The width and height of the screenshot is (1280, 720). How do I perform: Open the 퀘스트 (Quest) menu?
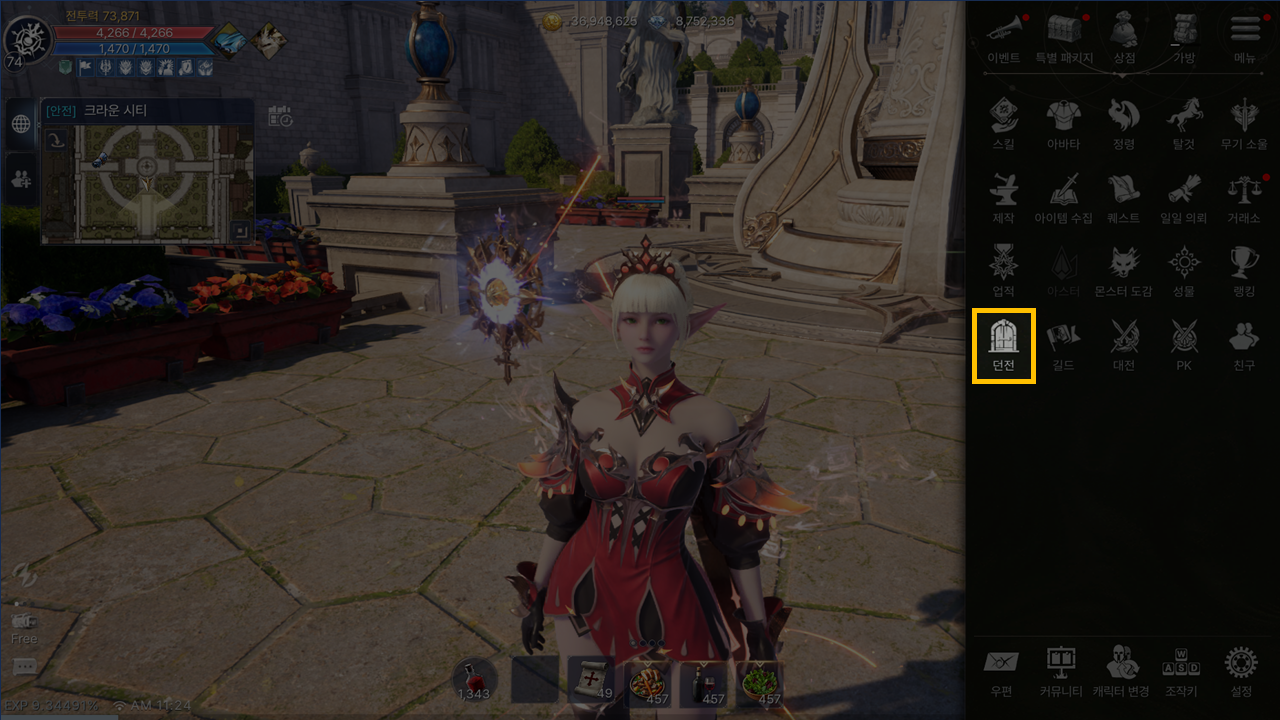pyautogui.click(x=1124, y=196)
